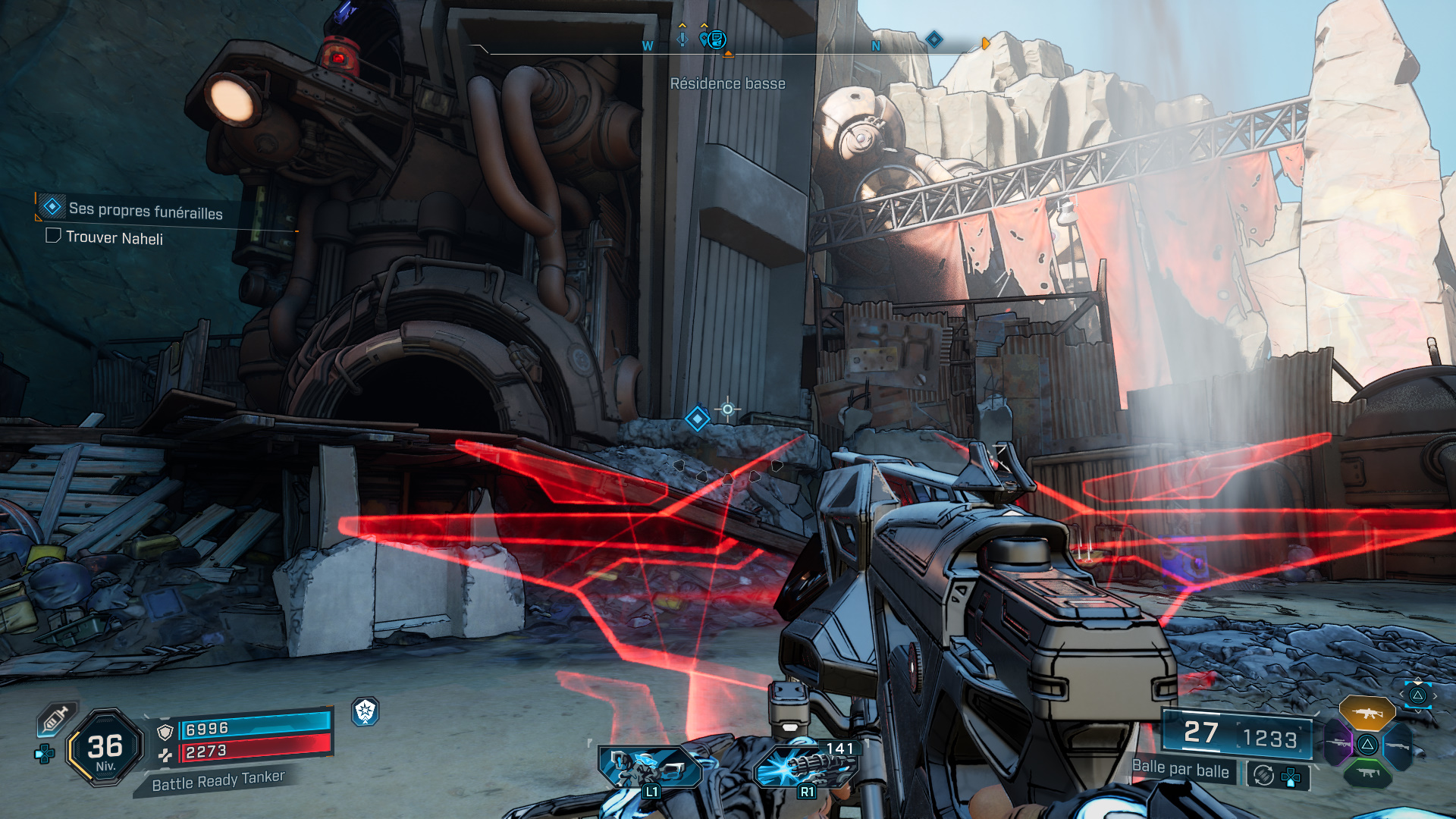Click the health cross icon beside 2273
Image resolution: width=1456 pixels, height=819 pixels.
[x=167, y=755]
